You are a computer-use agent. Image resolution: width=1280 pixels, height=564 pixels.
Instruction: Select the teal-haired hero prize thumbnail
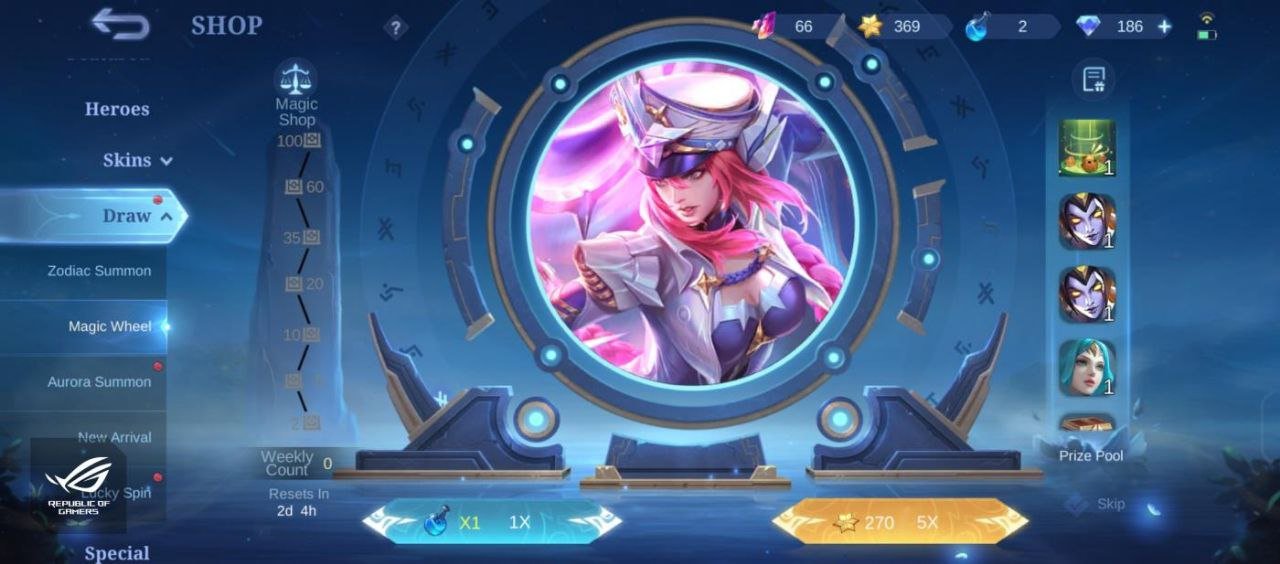pyautogui.click(x=1087, y=367)
